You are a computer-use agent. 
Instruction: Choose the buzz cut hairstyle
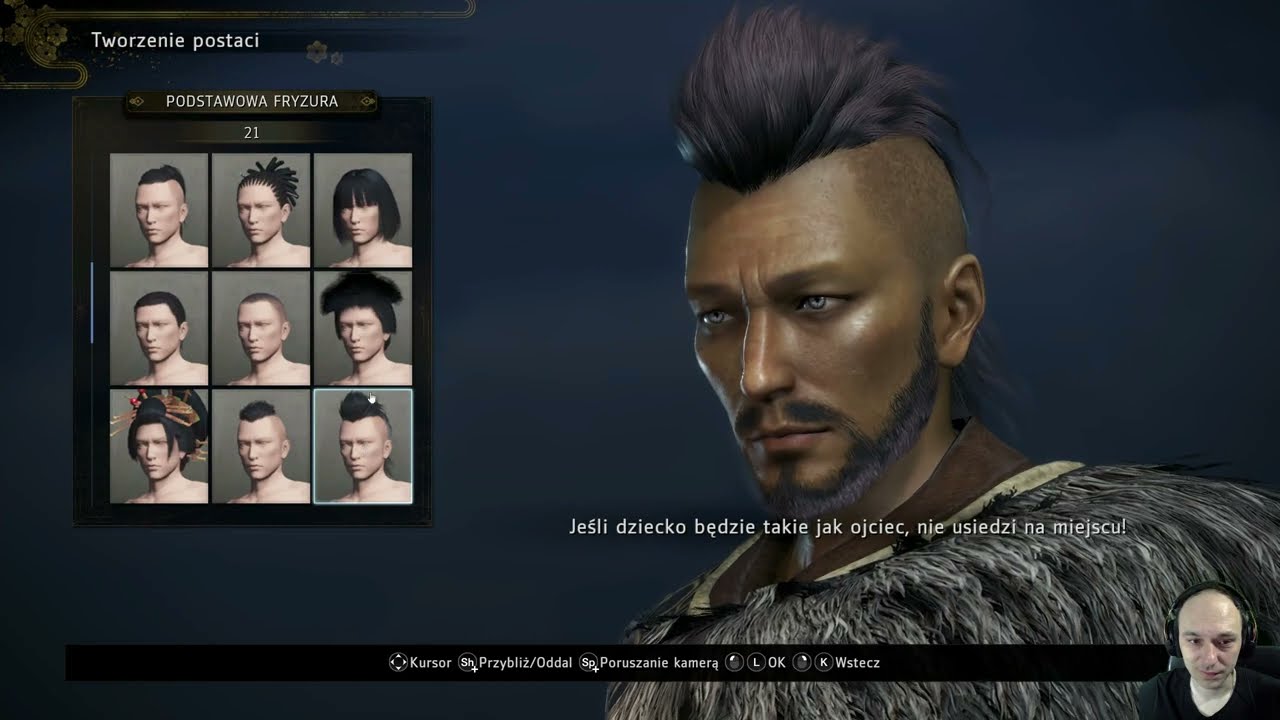pos(261,328)
